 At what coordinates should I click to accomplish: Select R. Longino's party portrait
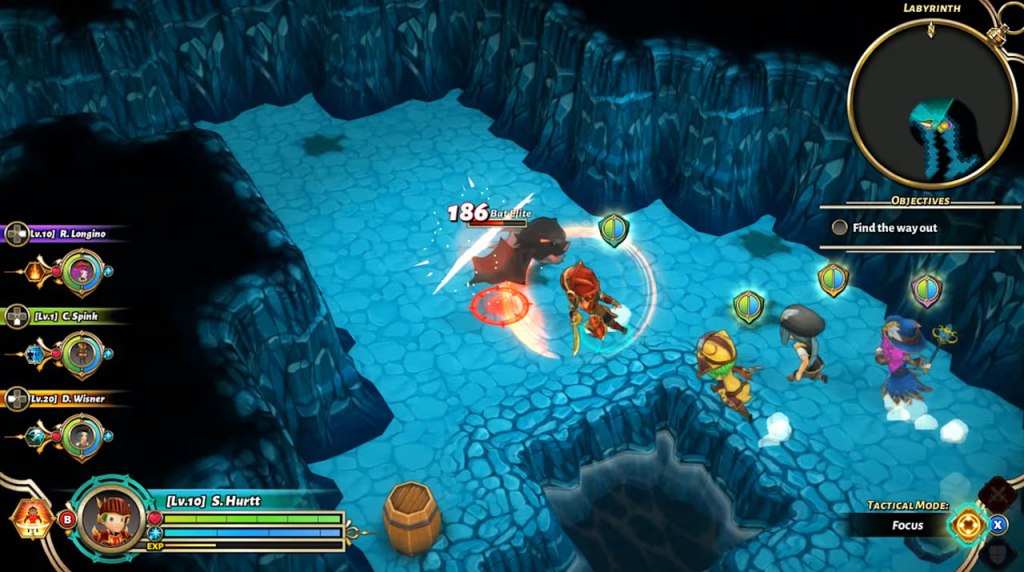pyautogui.click(x=79, y=271)
